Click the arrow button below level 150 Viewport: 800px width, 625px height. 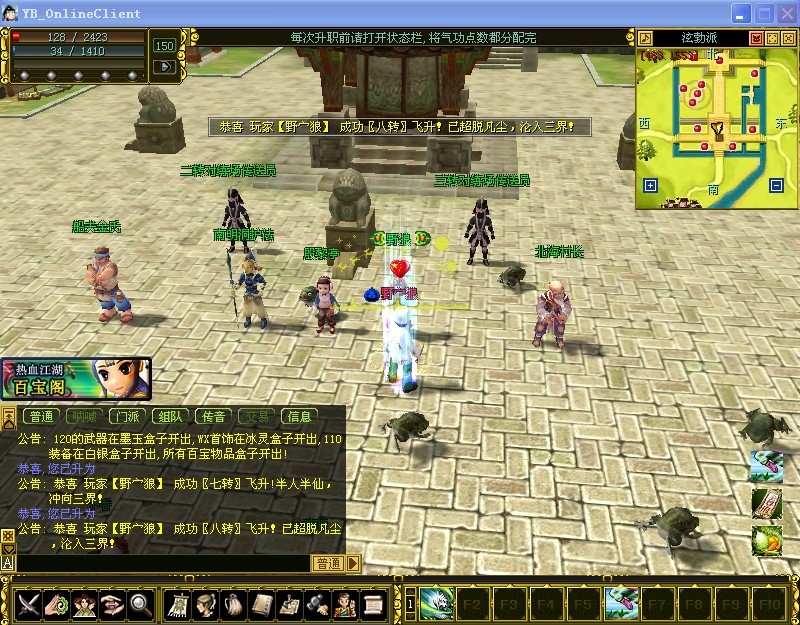[x=162, y=67]
